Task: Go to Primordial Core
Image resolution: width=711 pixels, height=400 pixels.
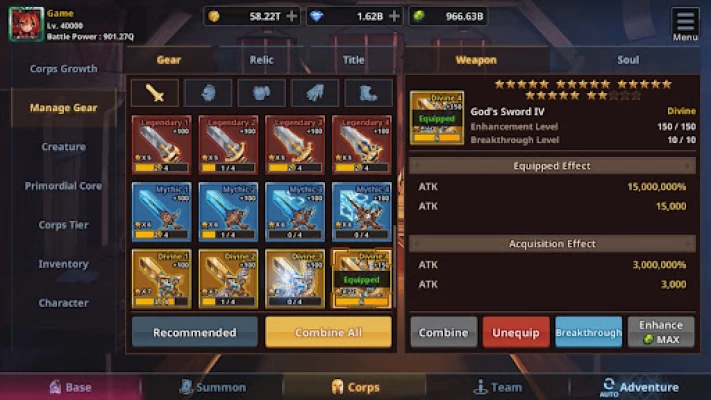Action: [x=63, y=186]
